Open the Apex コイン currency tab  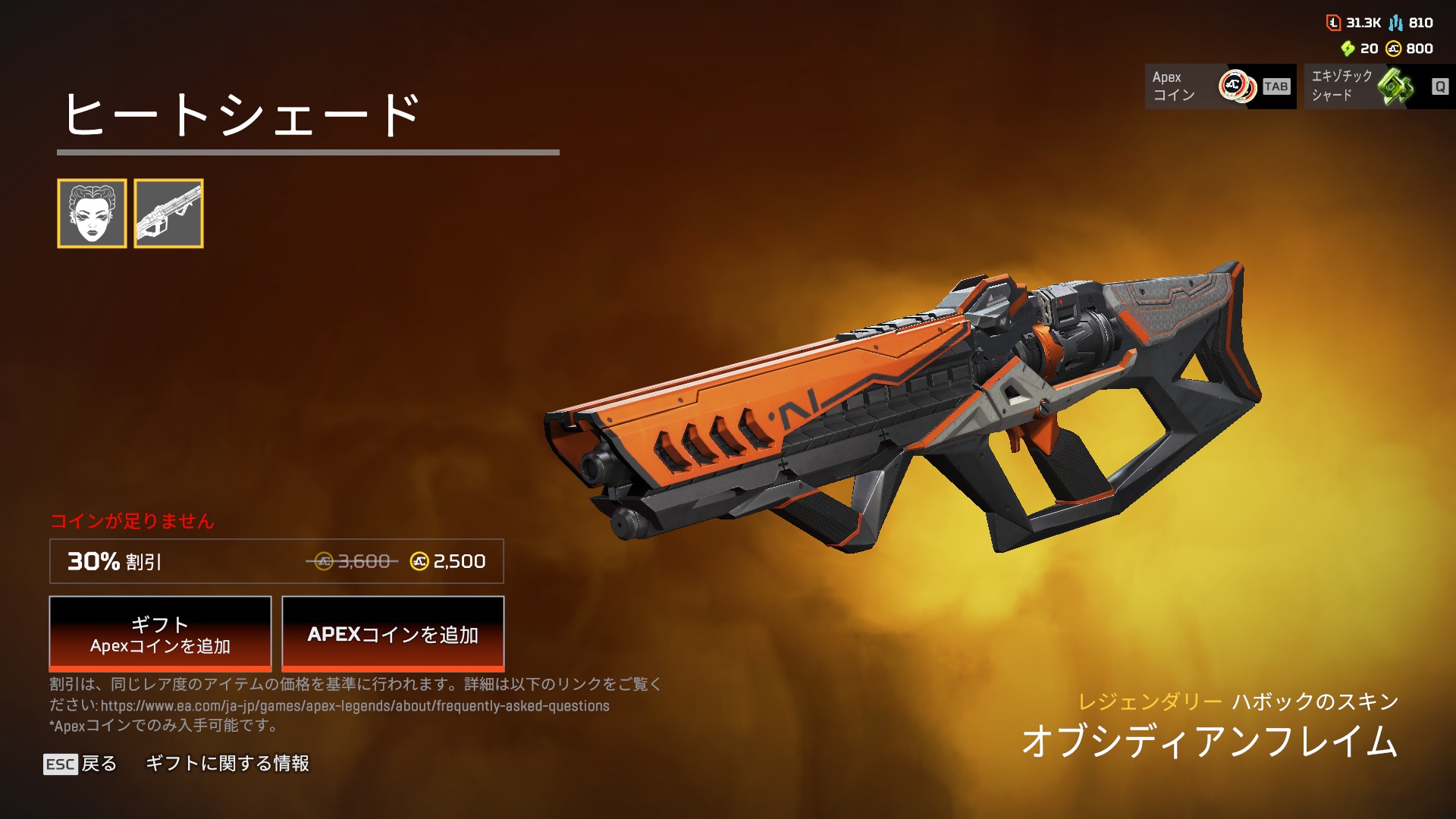point(1219,86)
